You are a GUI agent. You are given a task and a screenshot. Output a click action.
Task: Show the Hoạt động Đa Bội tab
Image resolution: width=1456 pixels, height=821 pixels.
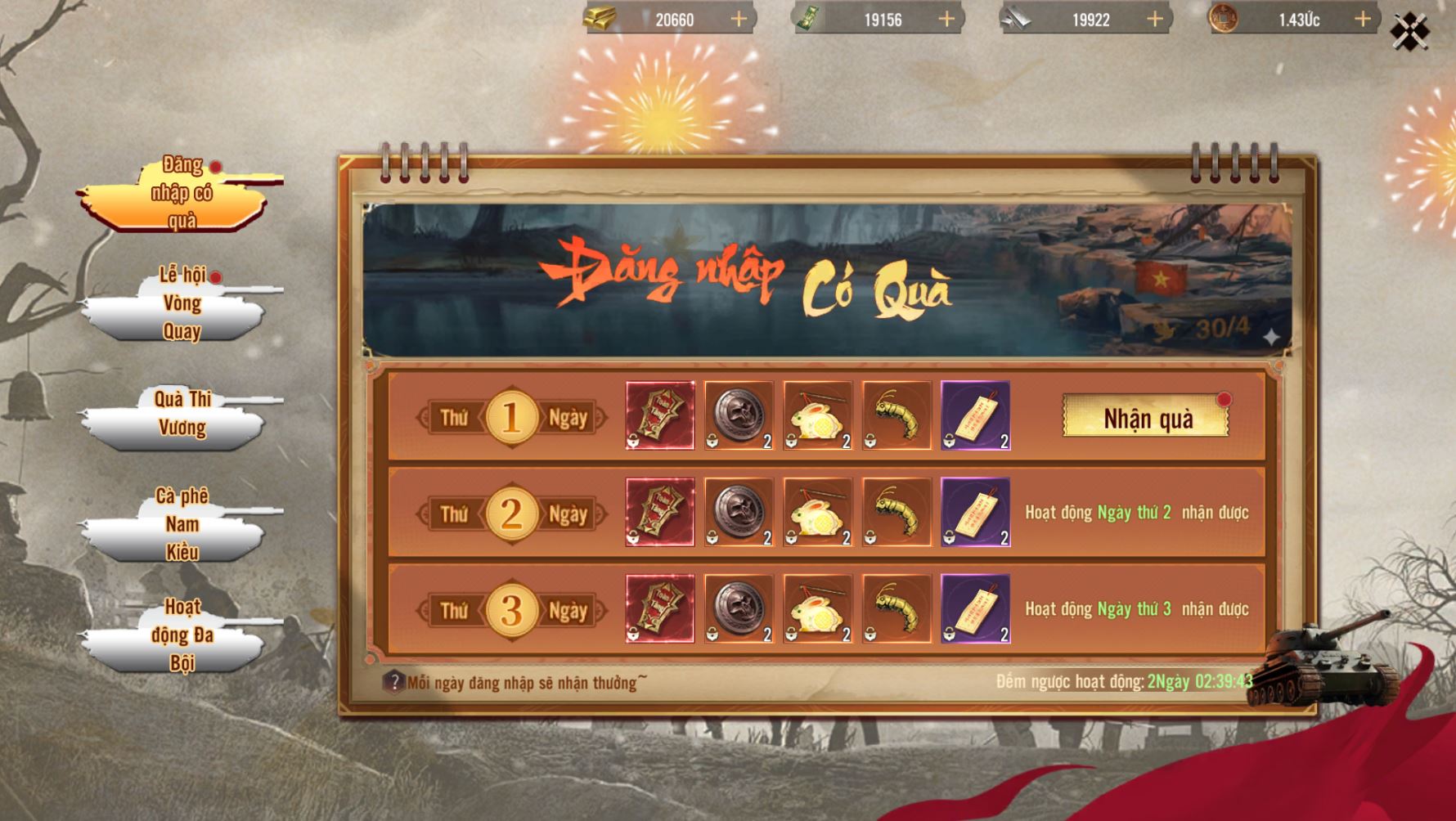coord(181,635)
